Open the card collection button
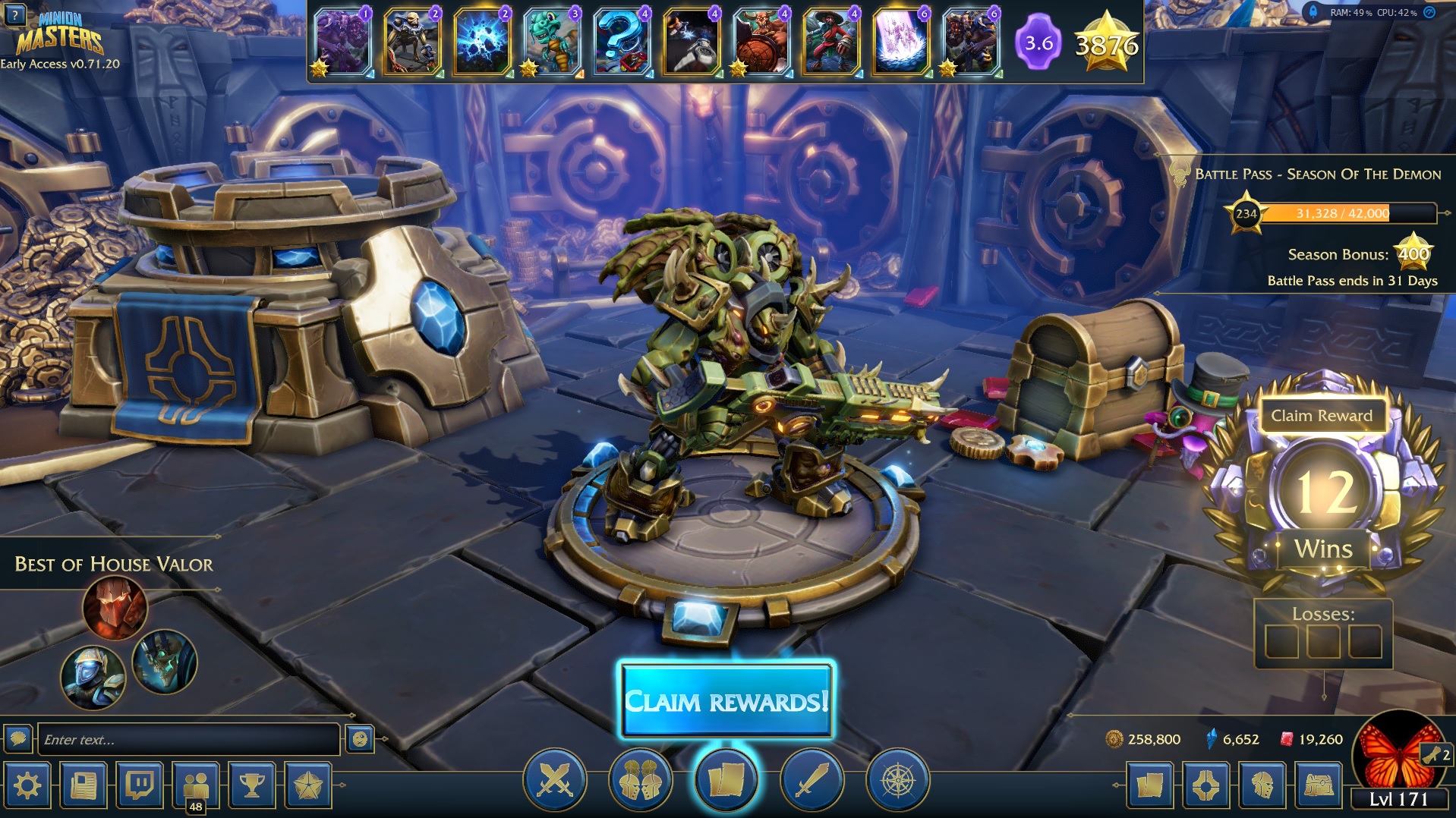 coord(1149,785)
